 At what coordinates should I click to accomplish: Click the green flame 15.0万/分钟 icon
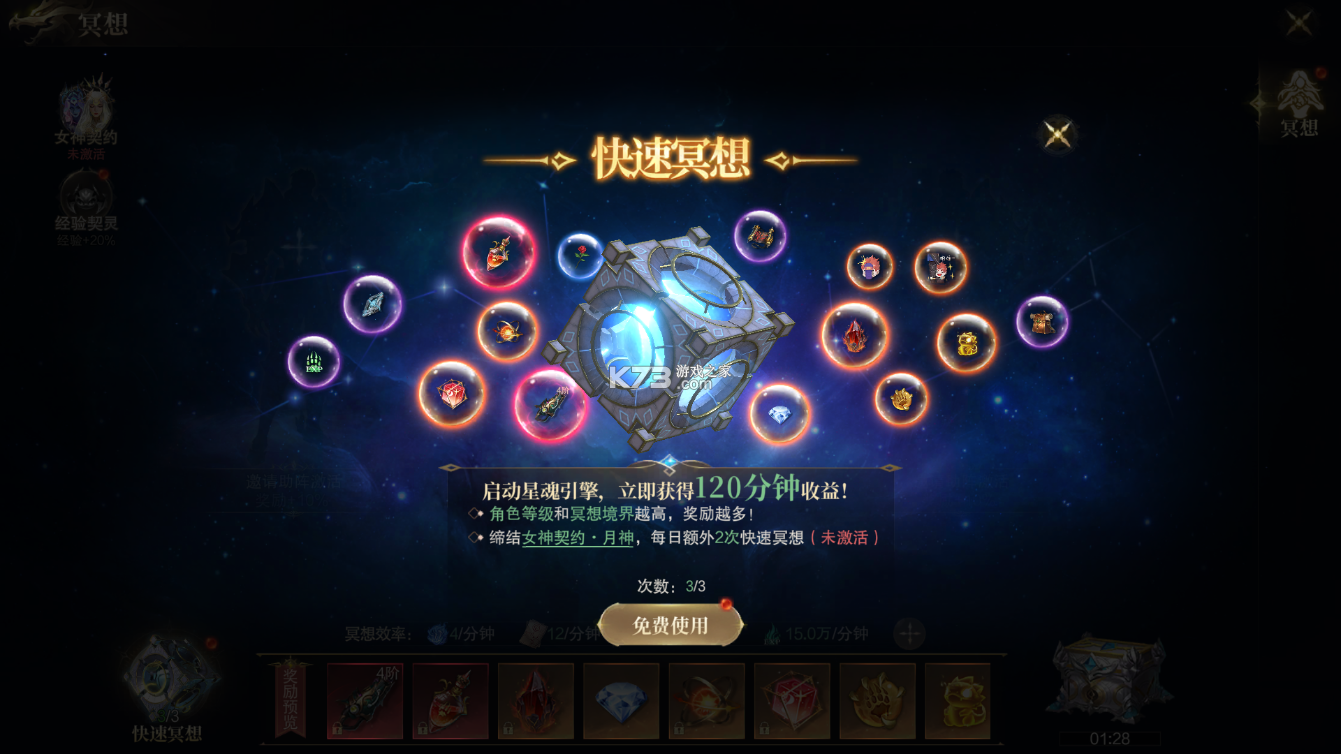(774, 632)
